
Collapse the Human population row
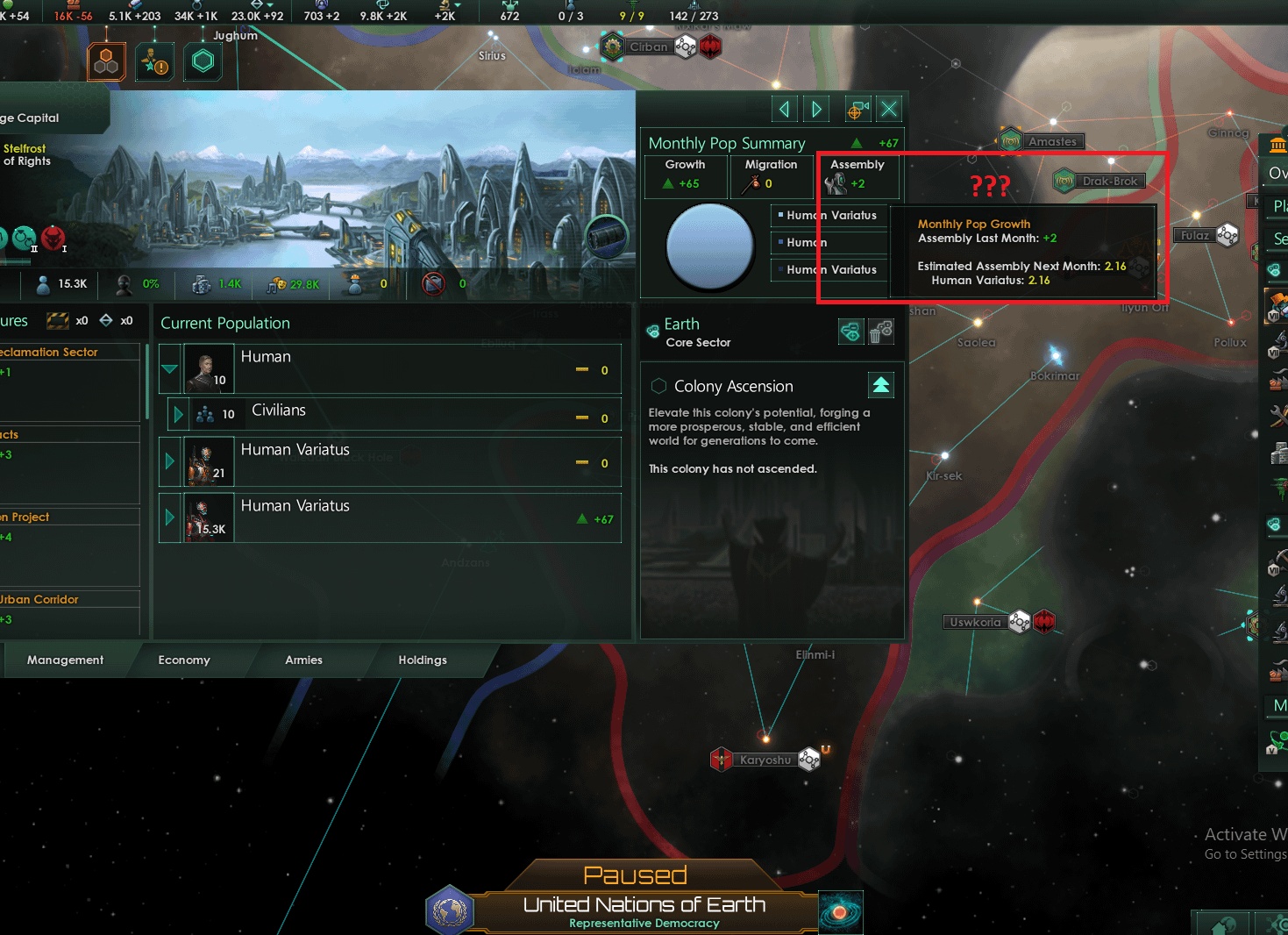click(170, 369)
